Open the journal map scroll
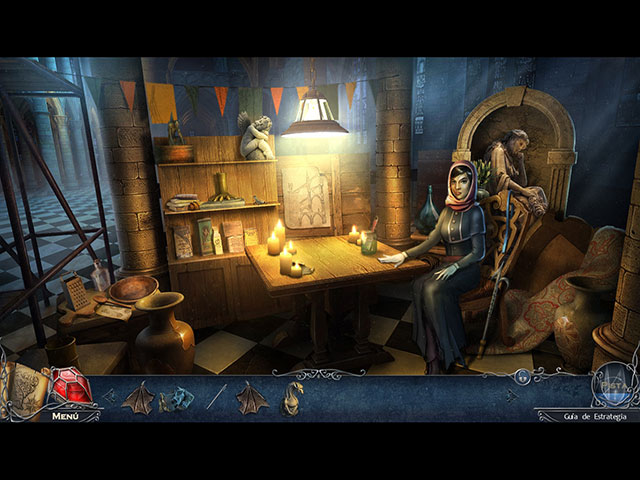This screenshot has width=640, height=480. coord(27,388)
